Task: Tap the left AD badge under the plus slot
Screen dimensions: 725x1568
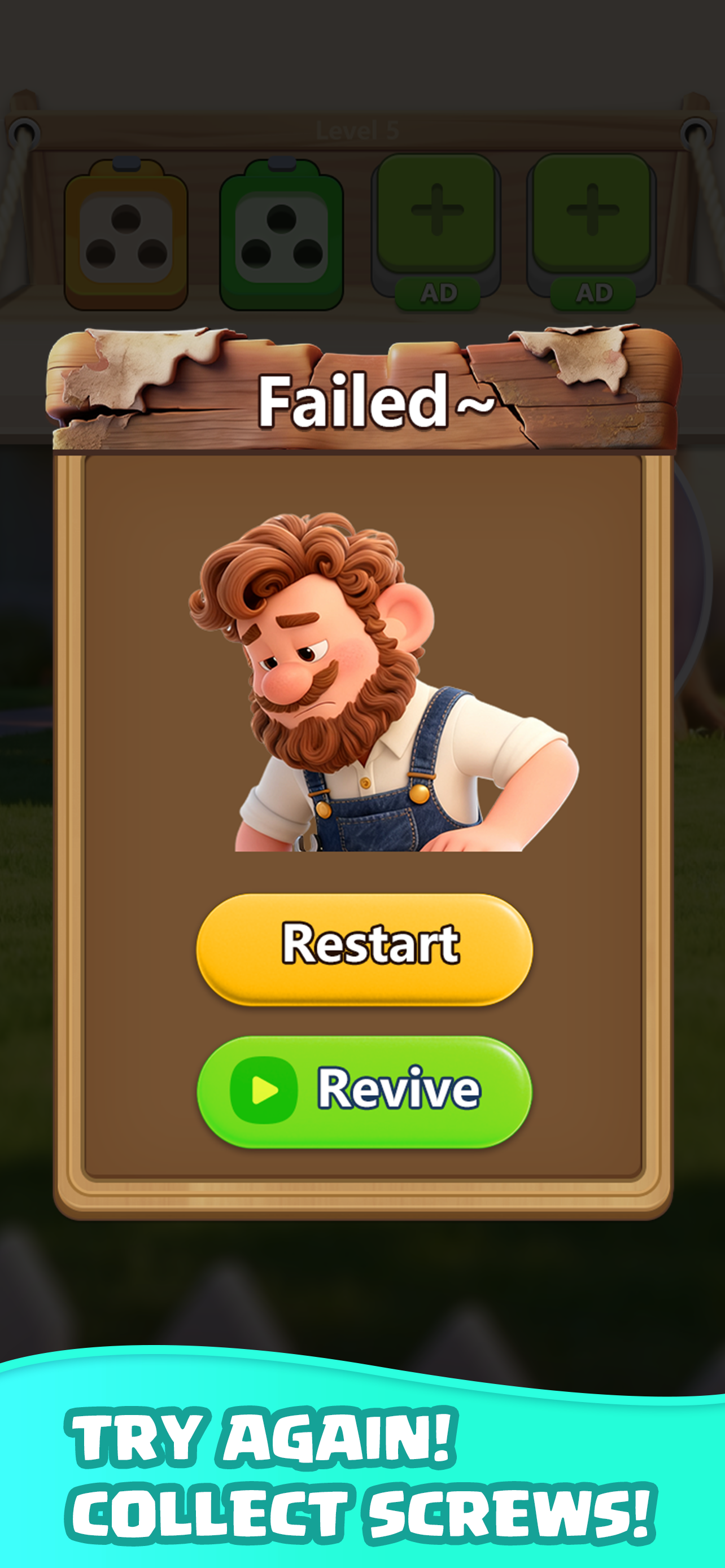Action: tap(439, 292)
